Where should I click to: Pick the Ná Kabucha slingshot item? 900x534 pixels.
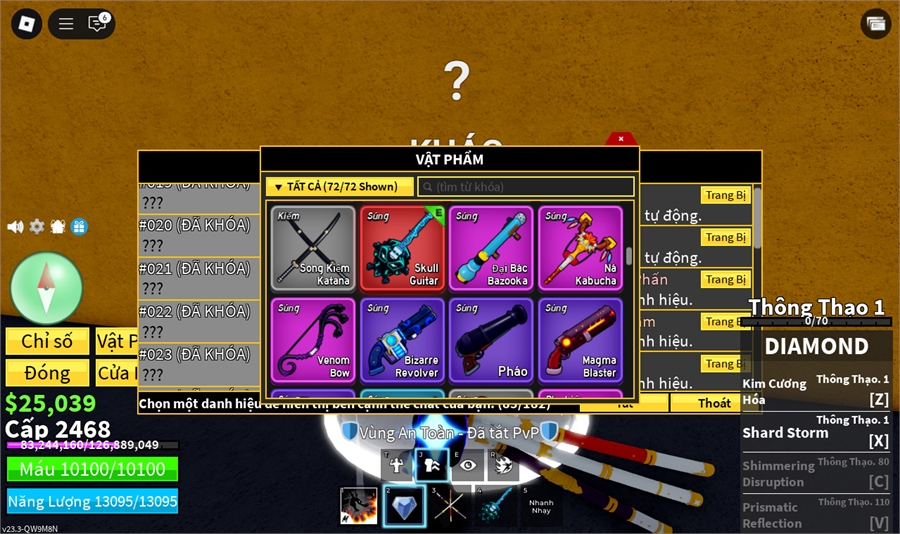pos(580,248)
